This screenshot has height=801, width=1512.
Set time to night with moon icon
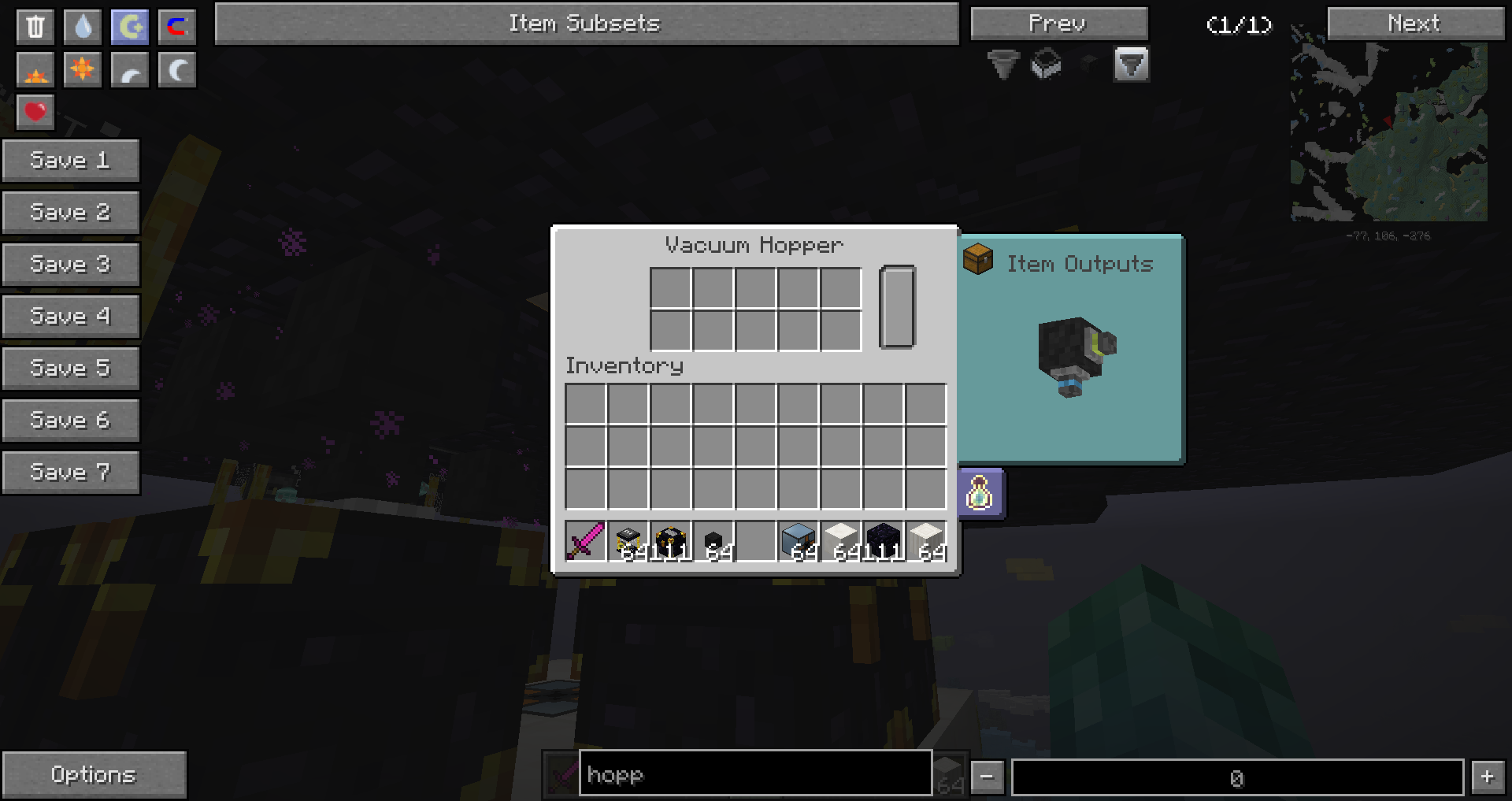tap(176, 69)
